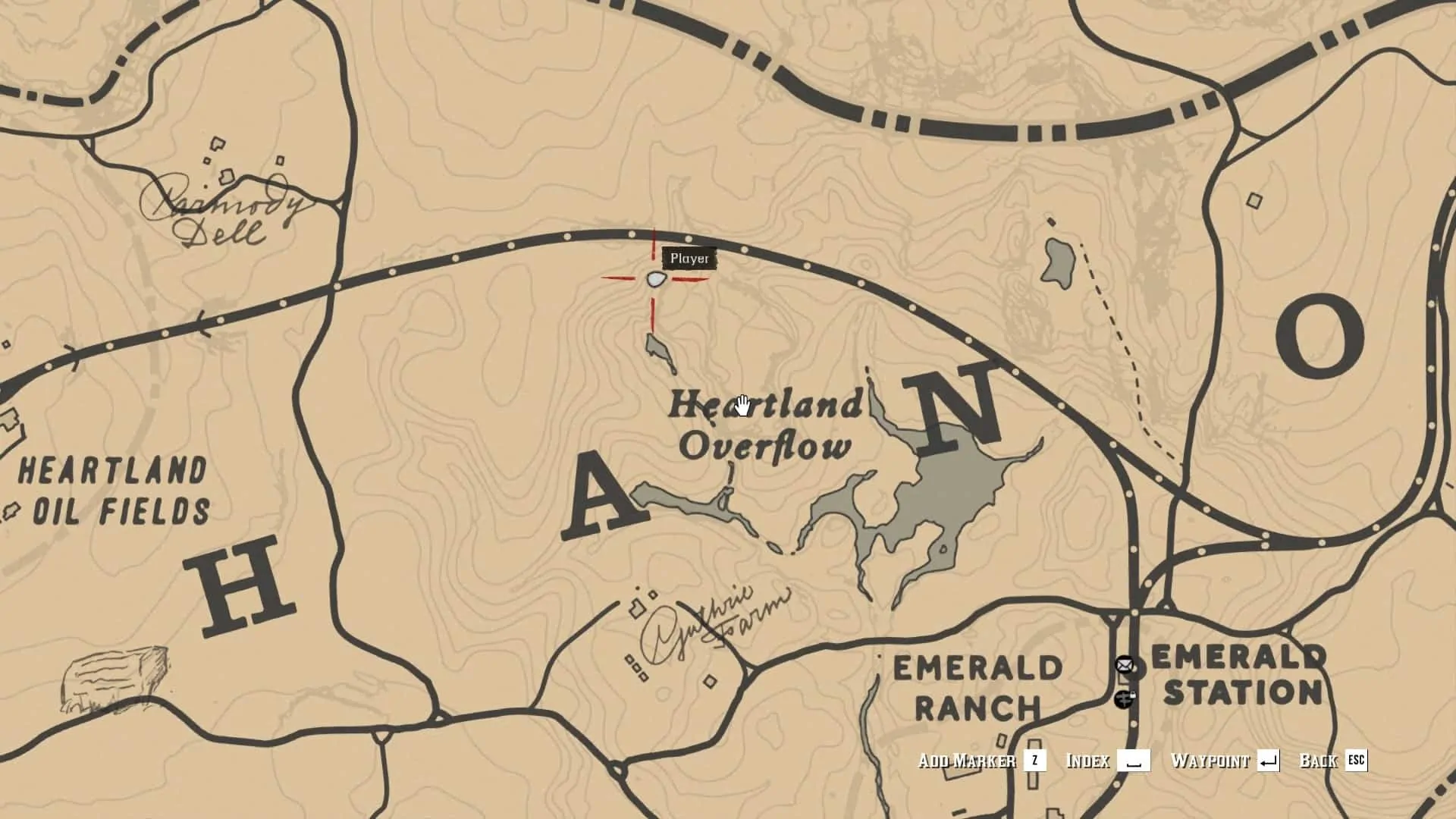
Task: Select the locked signpost icon at Emerald Station
Action: (x=1124, y=698)
